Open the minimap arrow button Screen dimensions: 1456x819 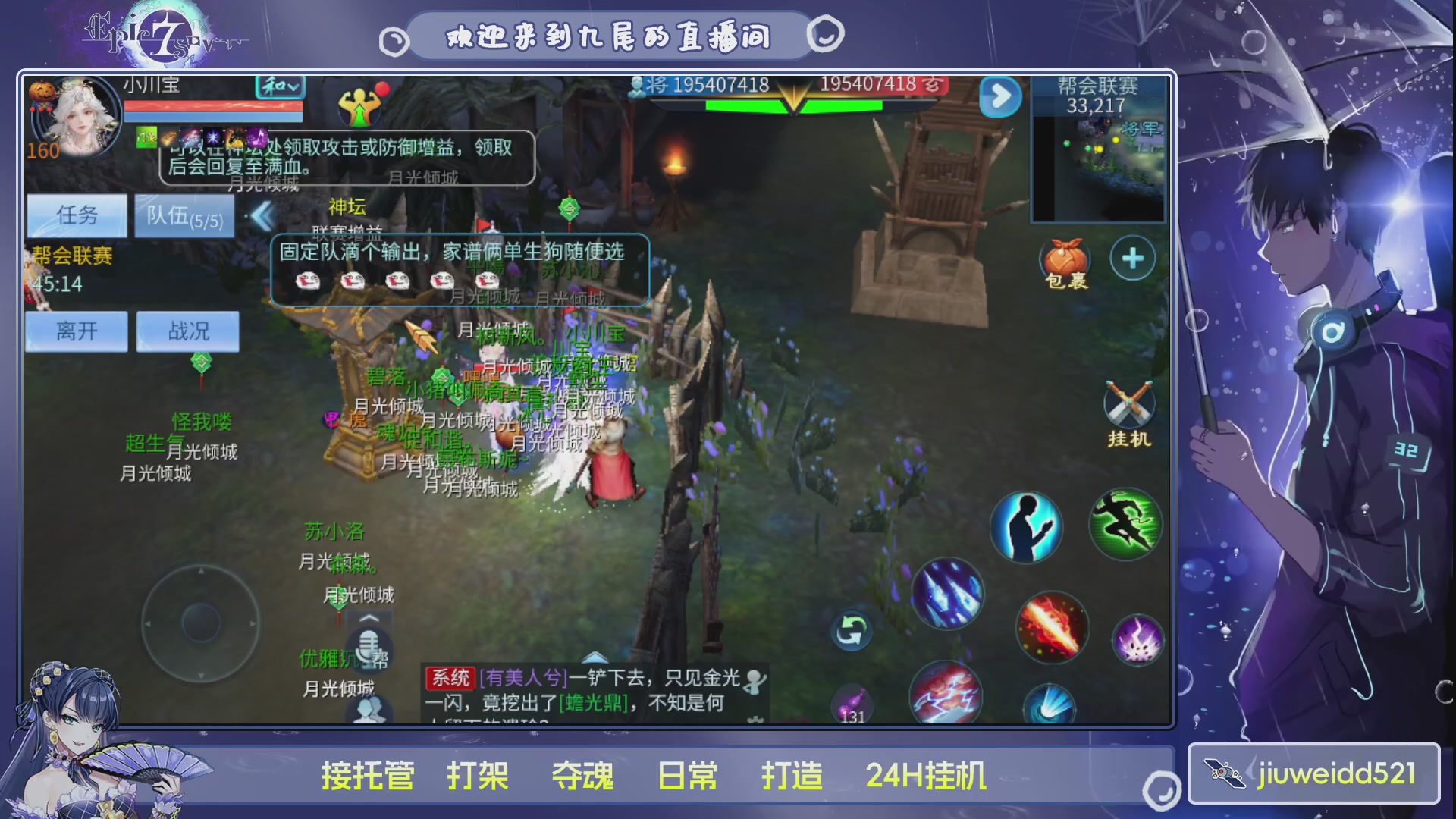1001,93
